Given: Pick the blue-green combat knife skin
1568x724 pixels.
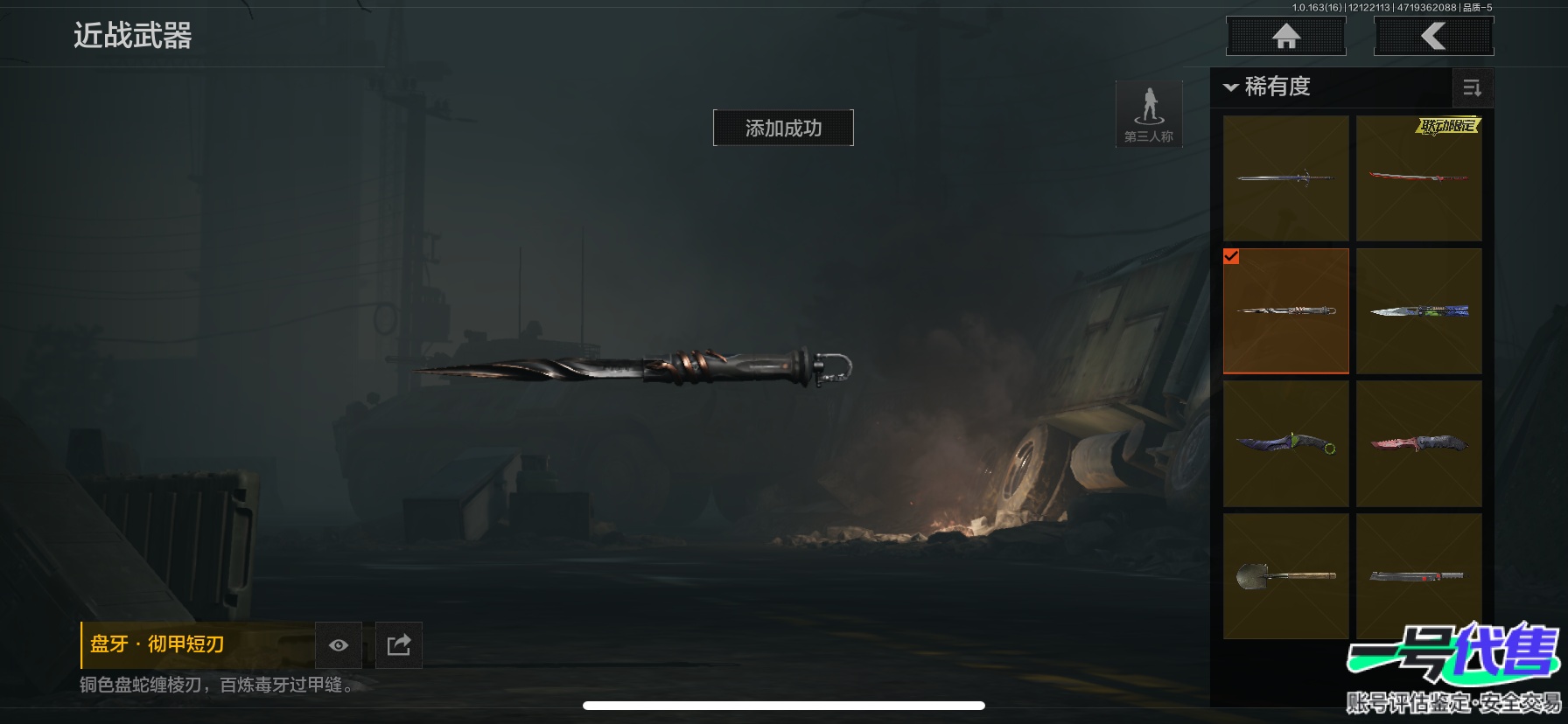Looking at the screenshot, I should click(x=1418, y=311).
